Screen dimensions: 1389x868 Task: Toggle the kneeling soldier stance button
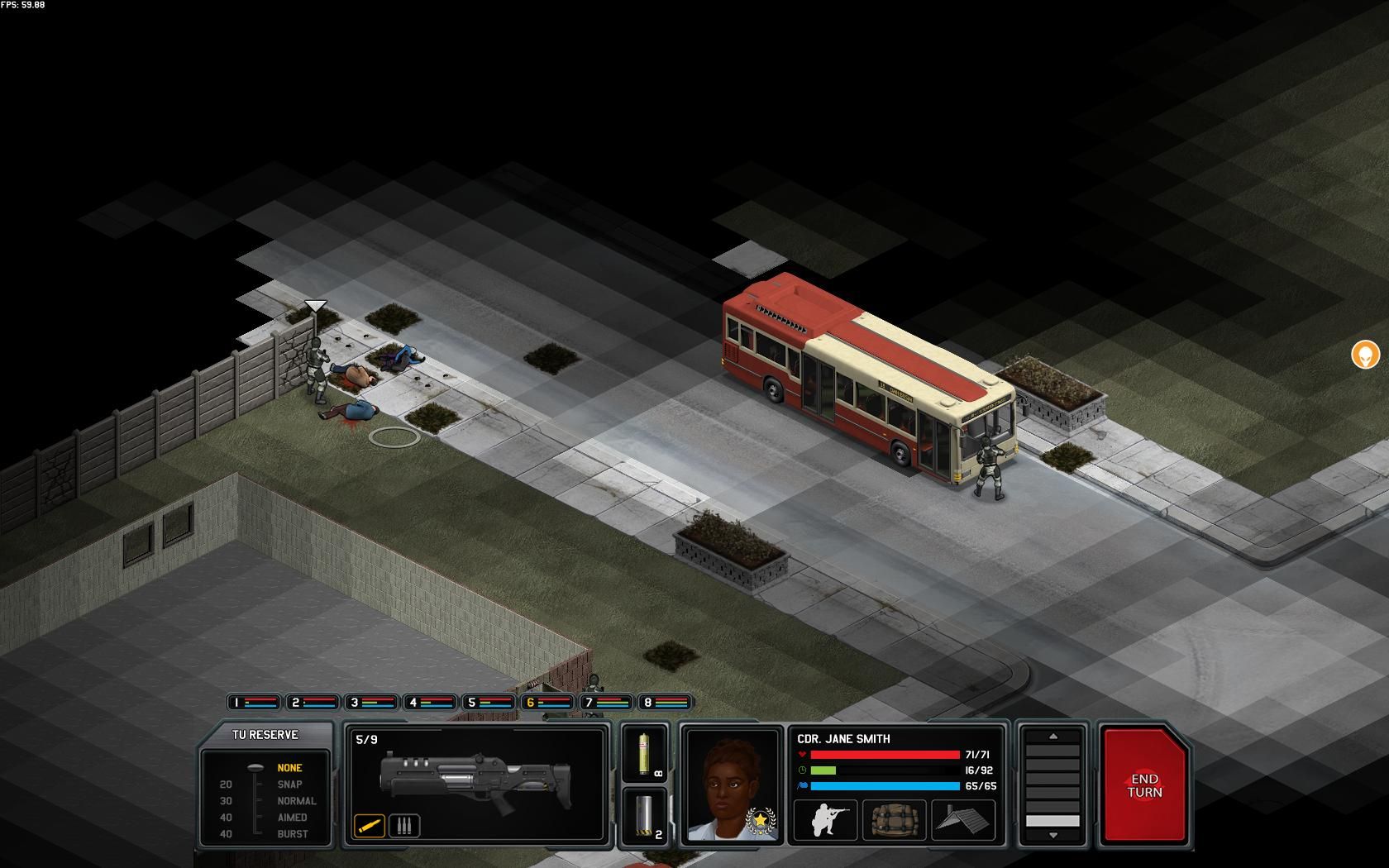pyautogui.click(x=824, y=820)
